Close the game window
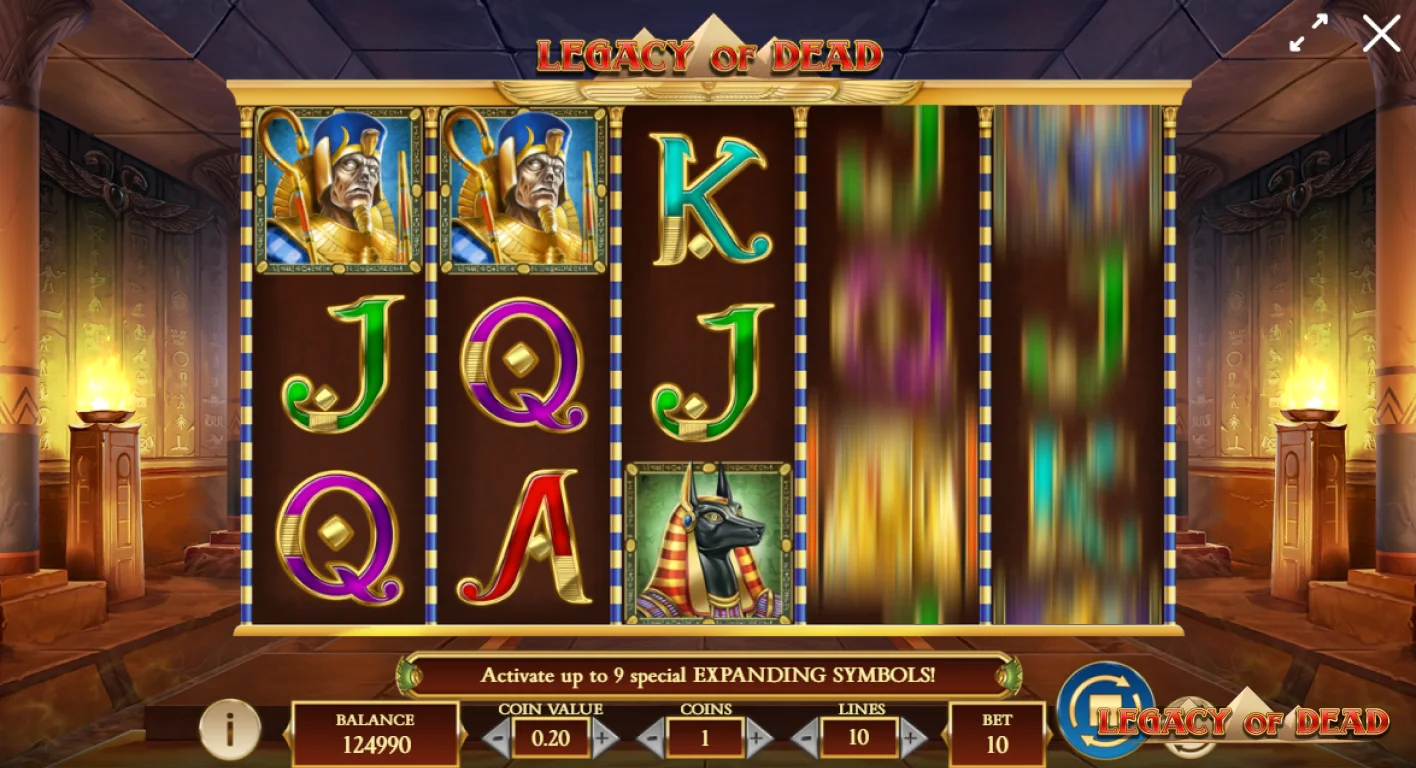Screen dimensions: 1416x768 [x=1381, y=33]
